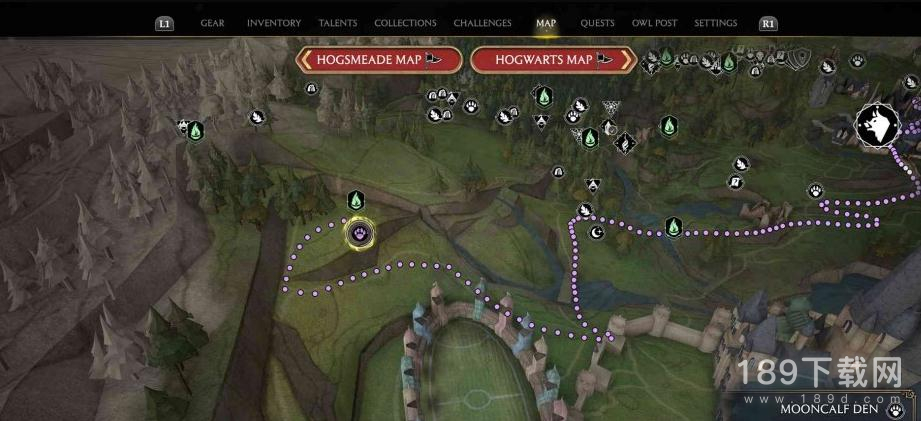The height and width of the screenshot is (421, 921).
Task: Open the Inventory tab
Action: 273,23
